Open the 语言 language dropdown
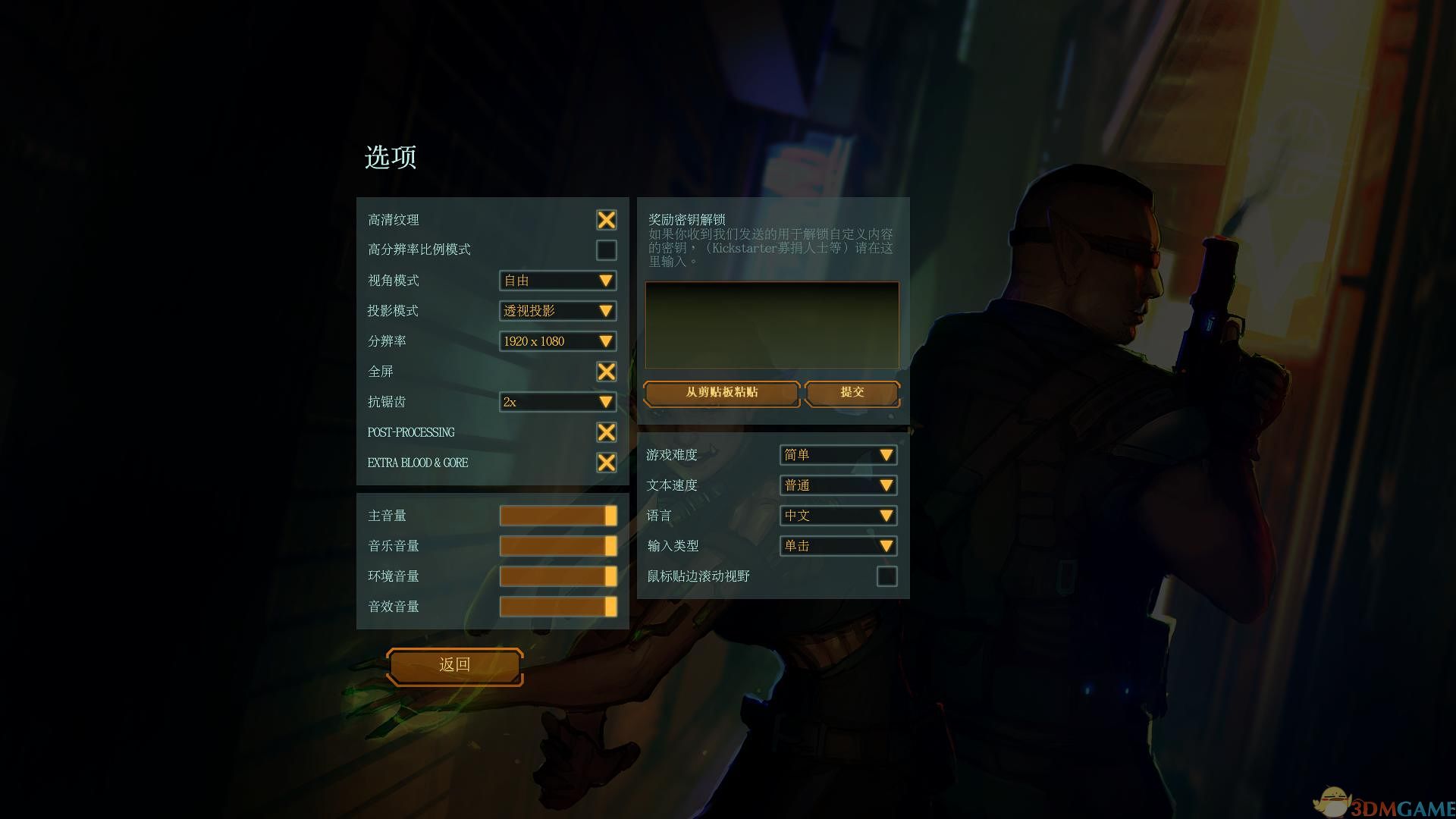 (x=838, y=516)
